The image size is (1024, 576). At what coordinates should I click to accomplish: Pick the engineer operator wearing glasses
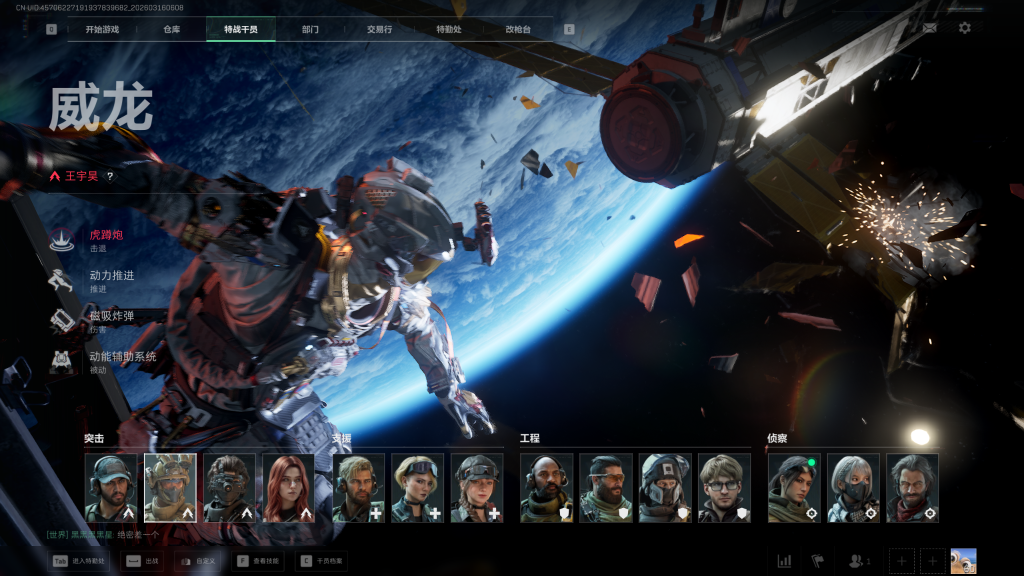coord(724,488)
